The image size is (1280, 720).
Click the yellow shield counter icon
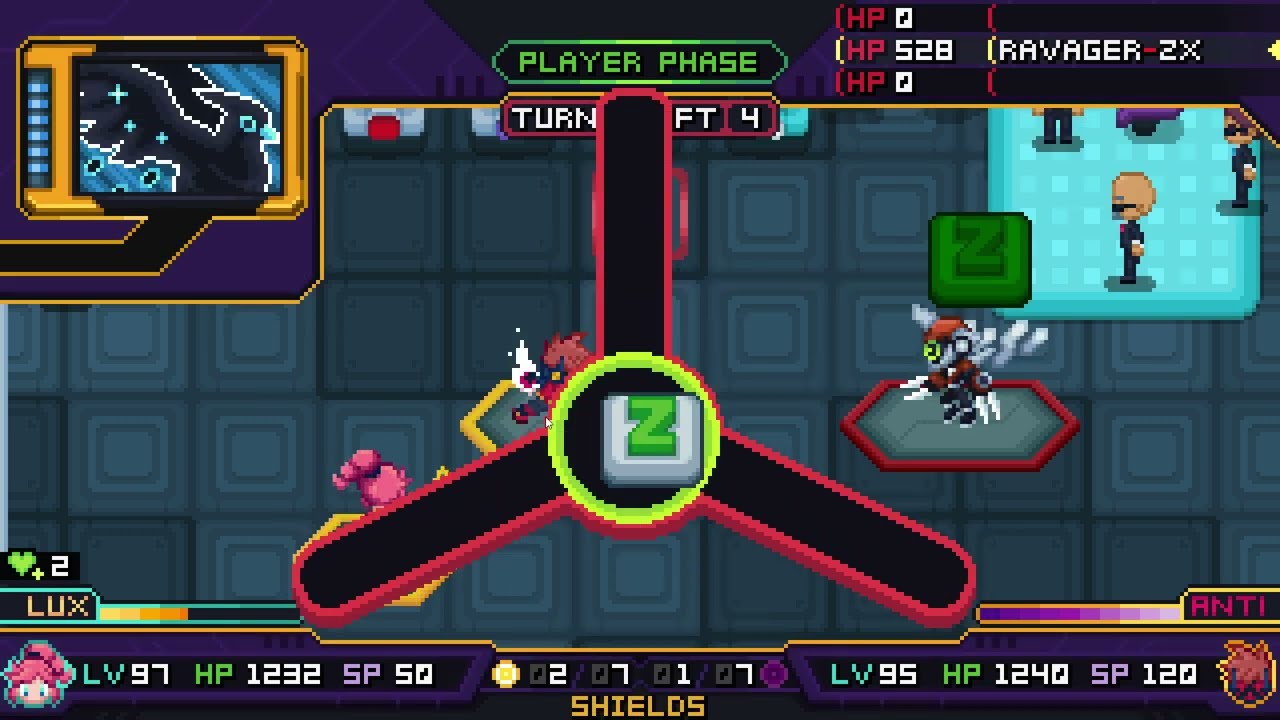507,675
